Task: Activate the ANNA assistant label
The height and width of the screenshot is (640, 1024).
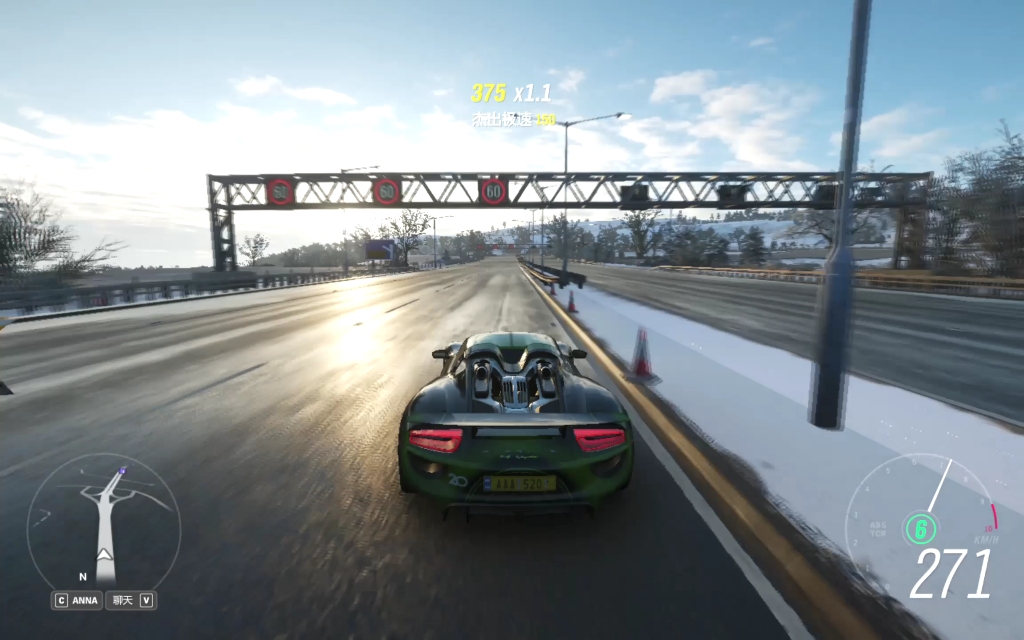Action: (x=85, y=601)
